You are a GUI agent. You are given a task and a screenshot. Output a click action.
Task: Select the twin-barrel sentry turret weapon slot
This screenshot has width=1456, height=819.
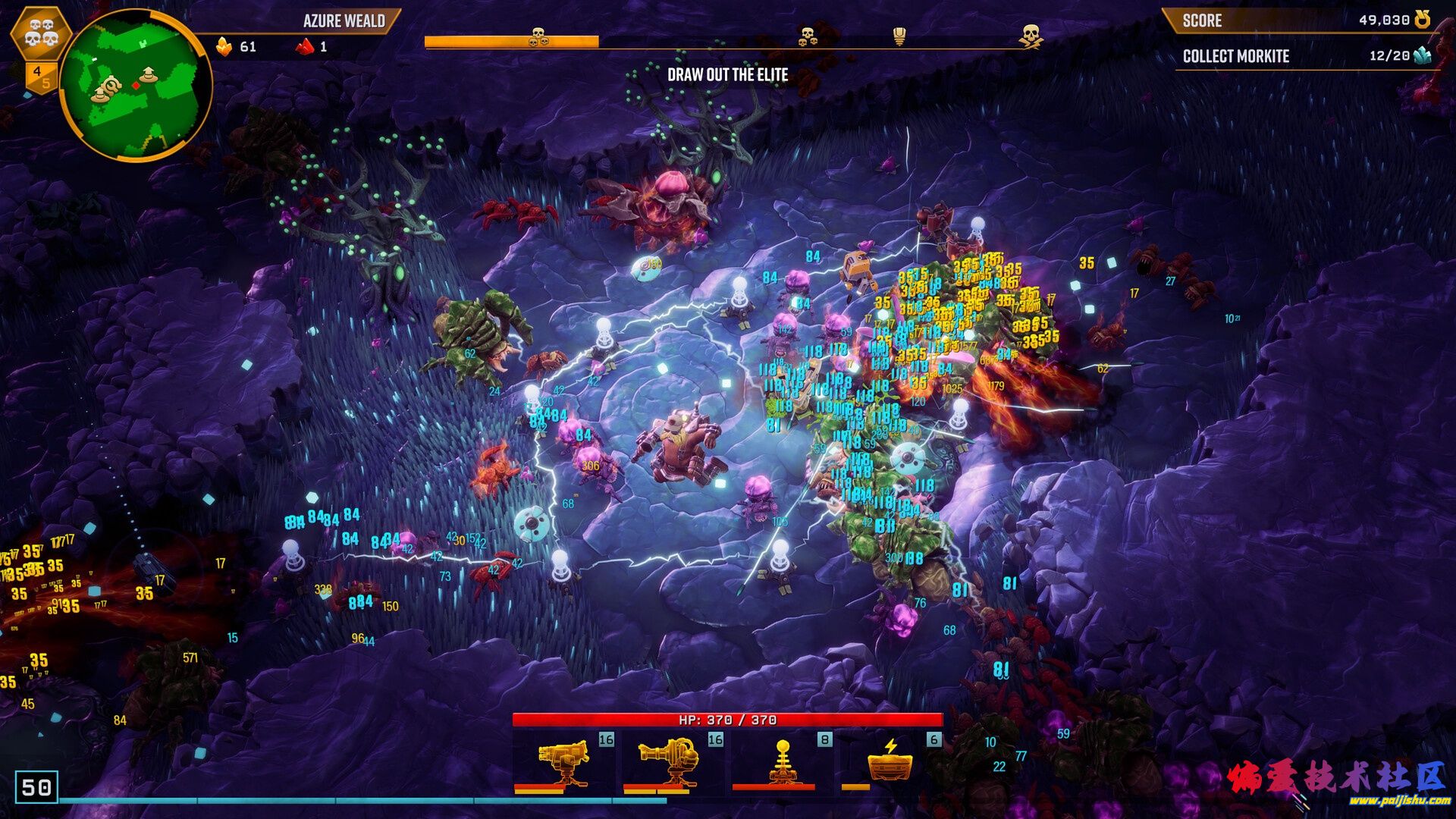(564, 762)
